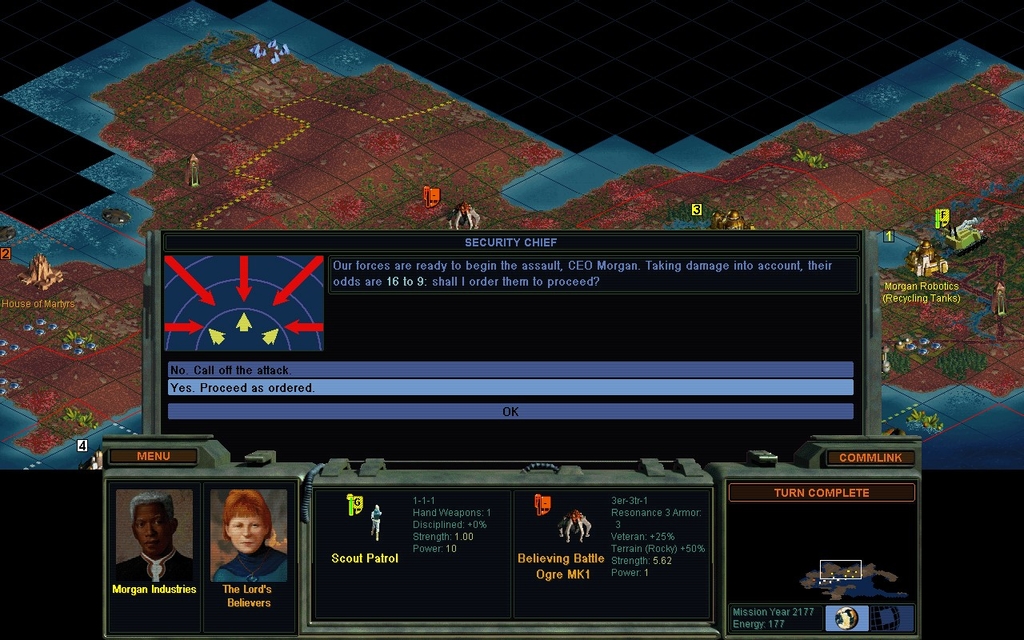Click the TURN COMPLETE button
This screenshot has height=640, width=1024.
tap(821, 493)
